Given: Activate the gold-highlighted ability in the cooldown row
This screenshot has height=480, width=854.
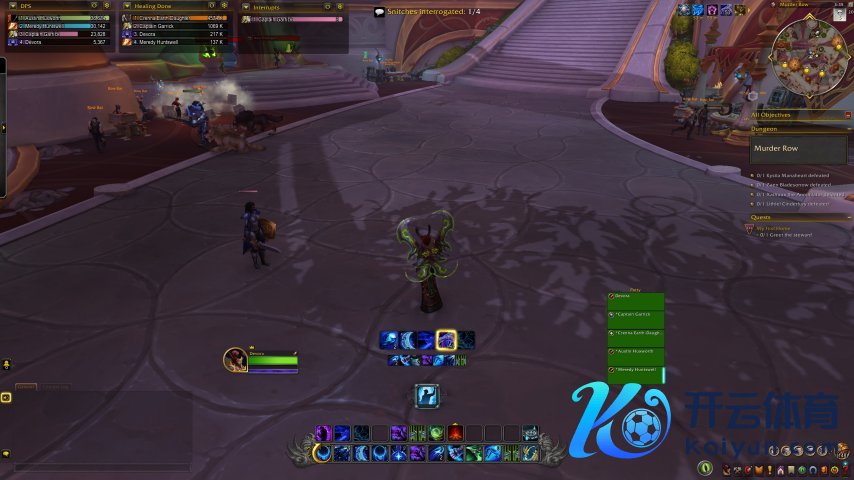Looking at the screenshot, I should click(446, 340).
